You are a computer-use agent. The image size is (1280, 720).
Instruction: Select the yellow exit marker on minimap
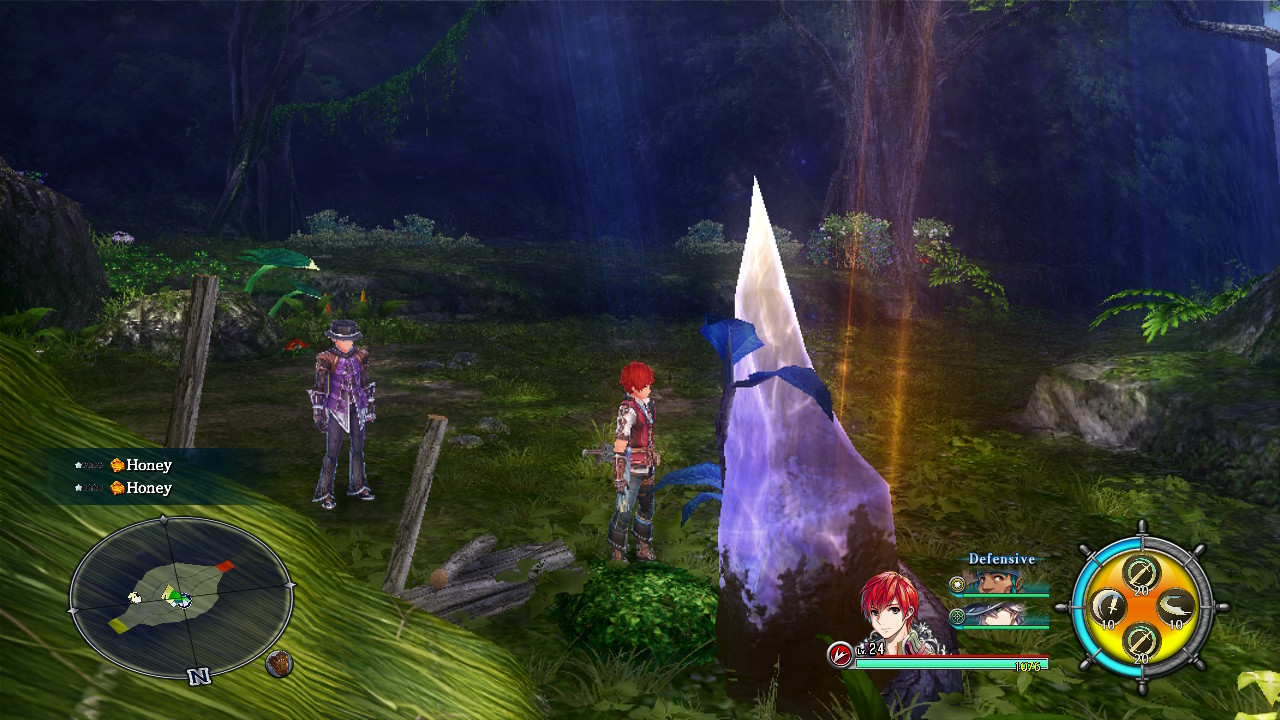click(119, 626)
